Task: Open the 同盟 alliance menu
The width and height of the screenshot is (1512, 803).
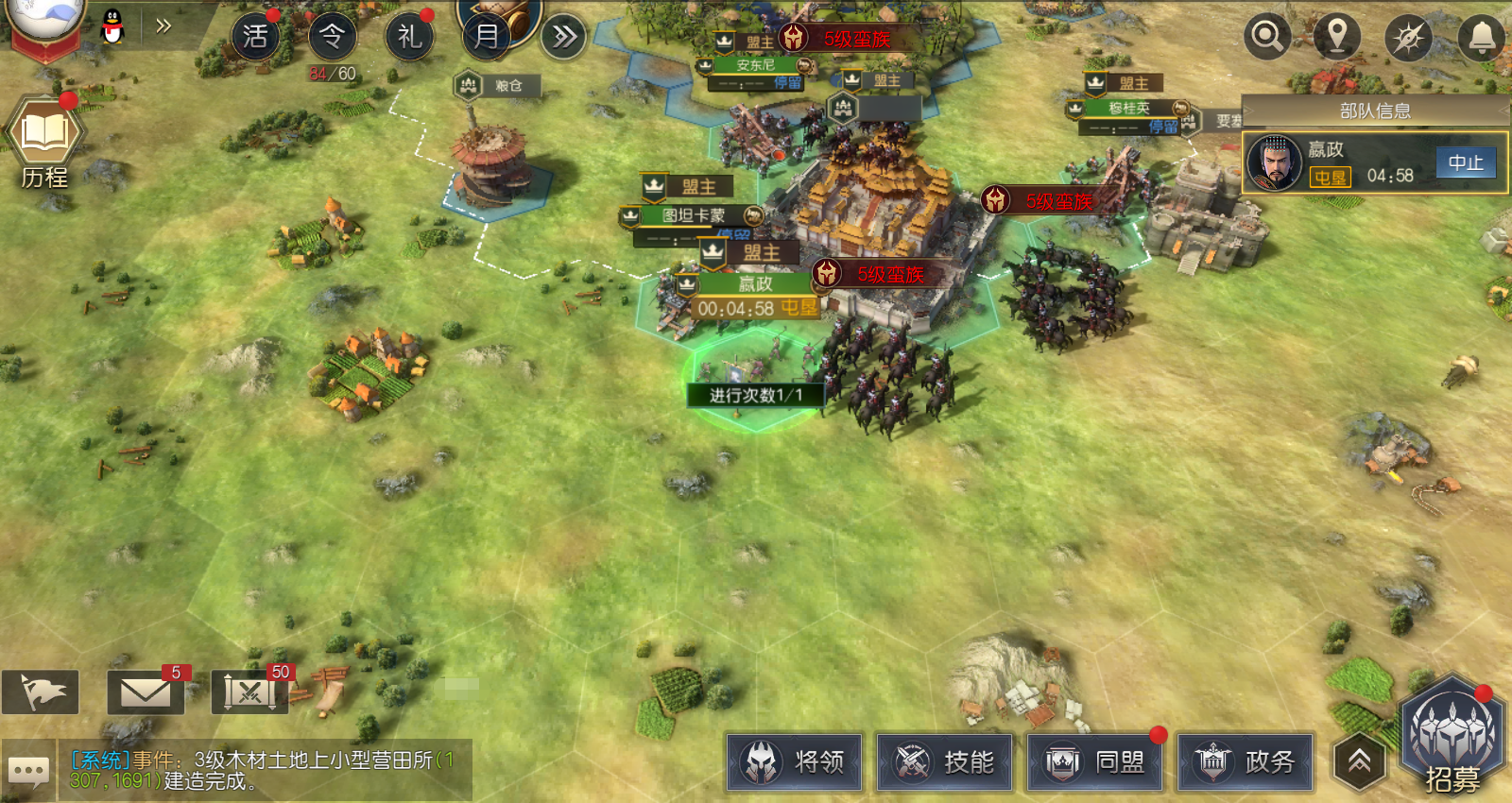Action: point(1095,761)
